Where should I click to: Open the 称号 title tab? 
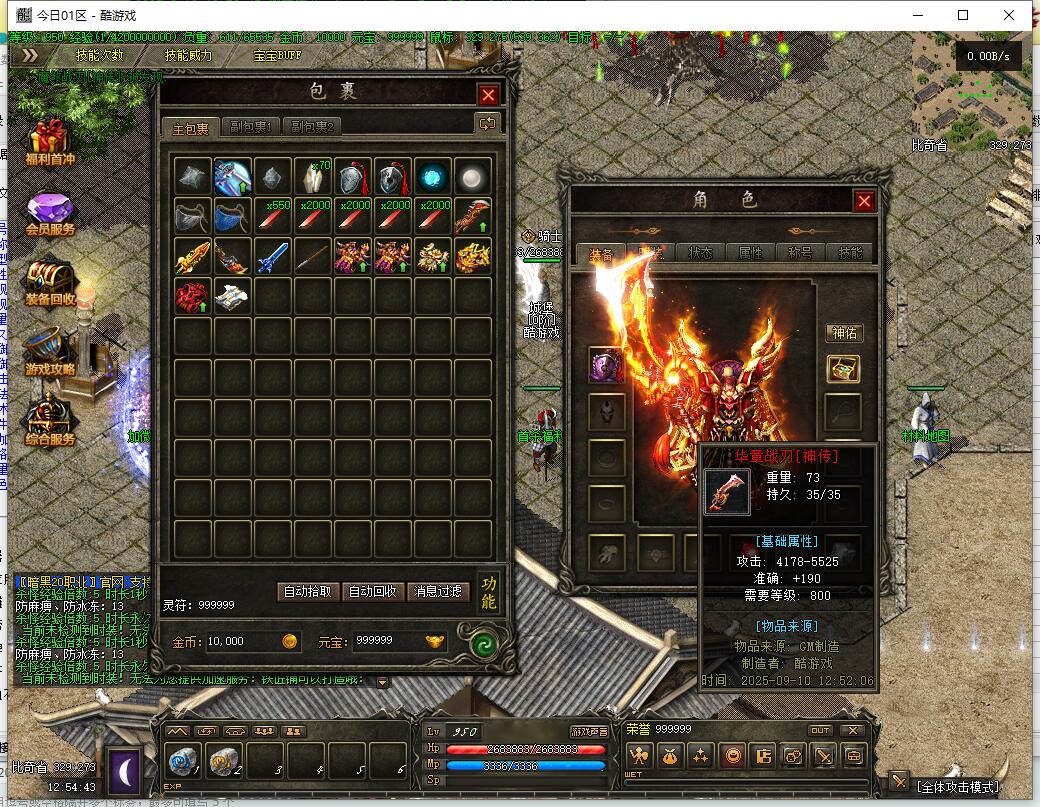coord(800,253)
